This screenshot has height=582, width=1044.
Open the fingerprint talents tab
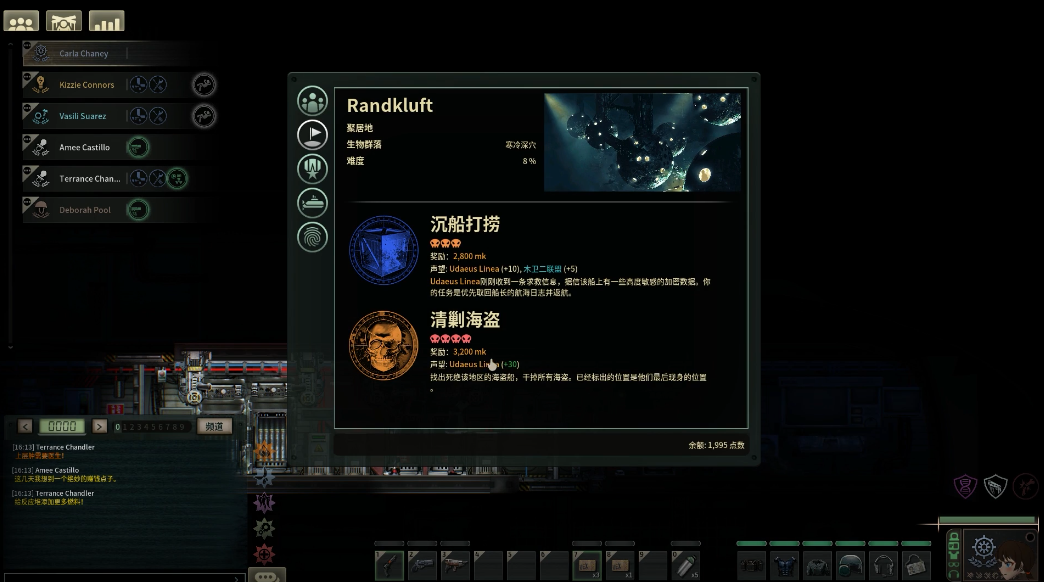pos(313,237)
